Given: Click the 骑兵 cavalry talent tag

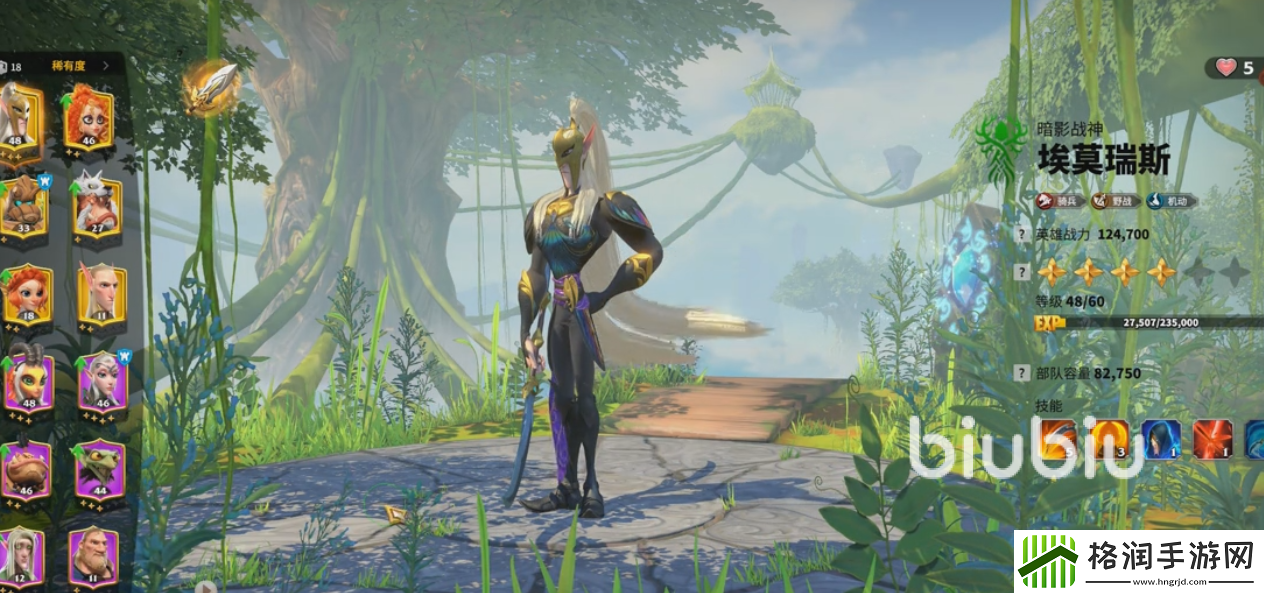Looking at the screenshot, I should [x=1059, y=201].
